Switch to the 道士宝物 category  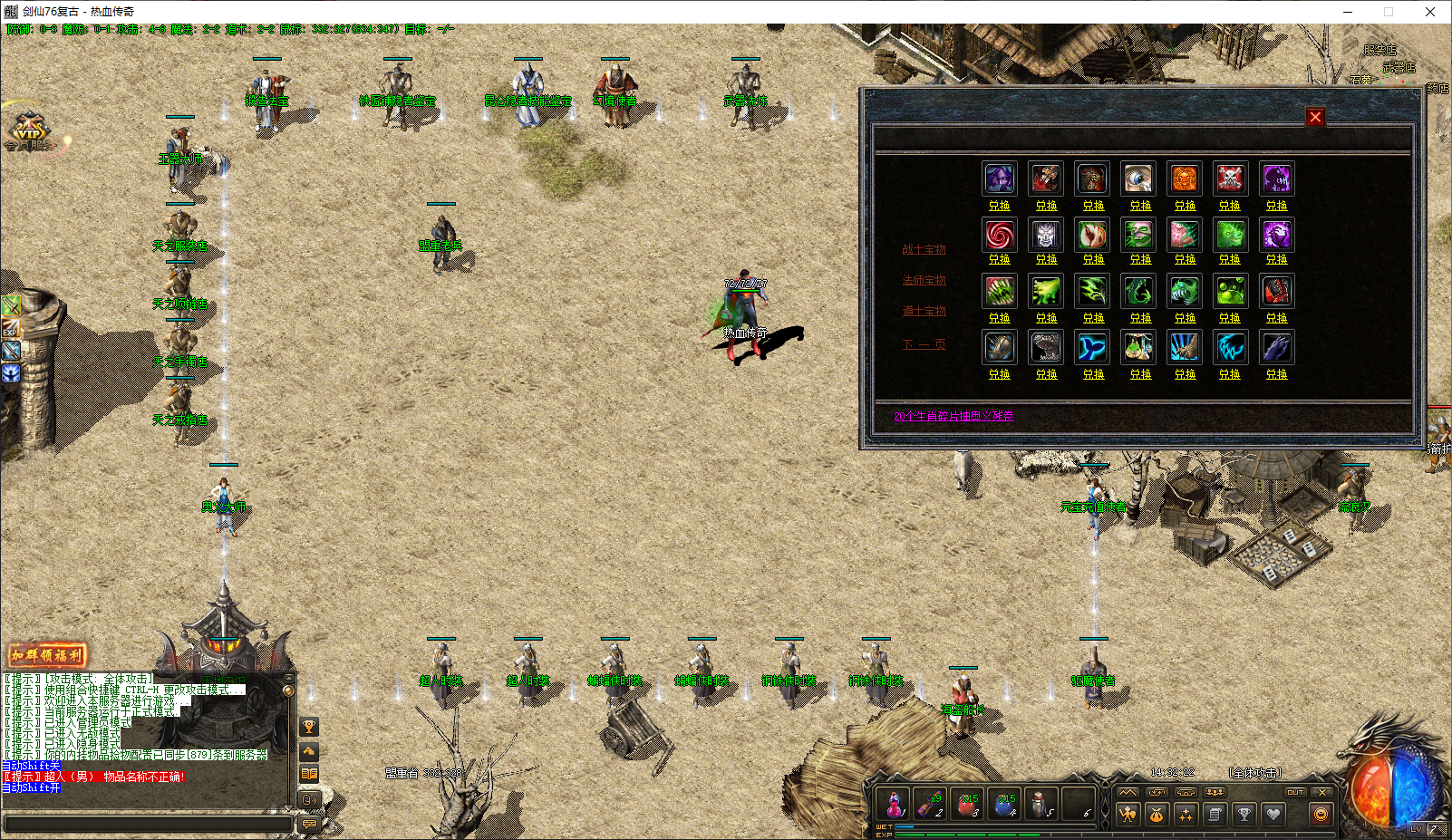(924, 311)
